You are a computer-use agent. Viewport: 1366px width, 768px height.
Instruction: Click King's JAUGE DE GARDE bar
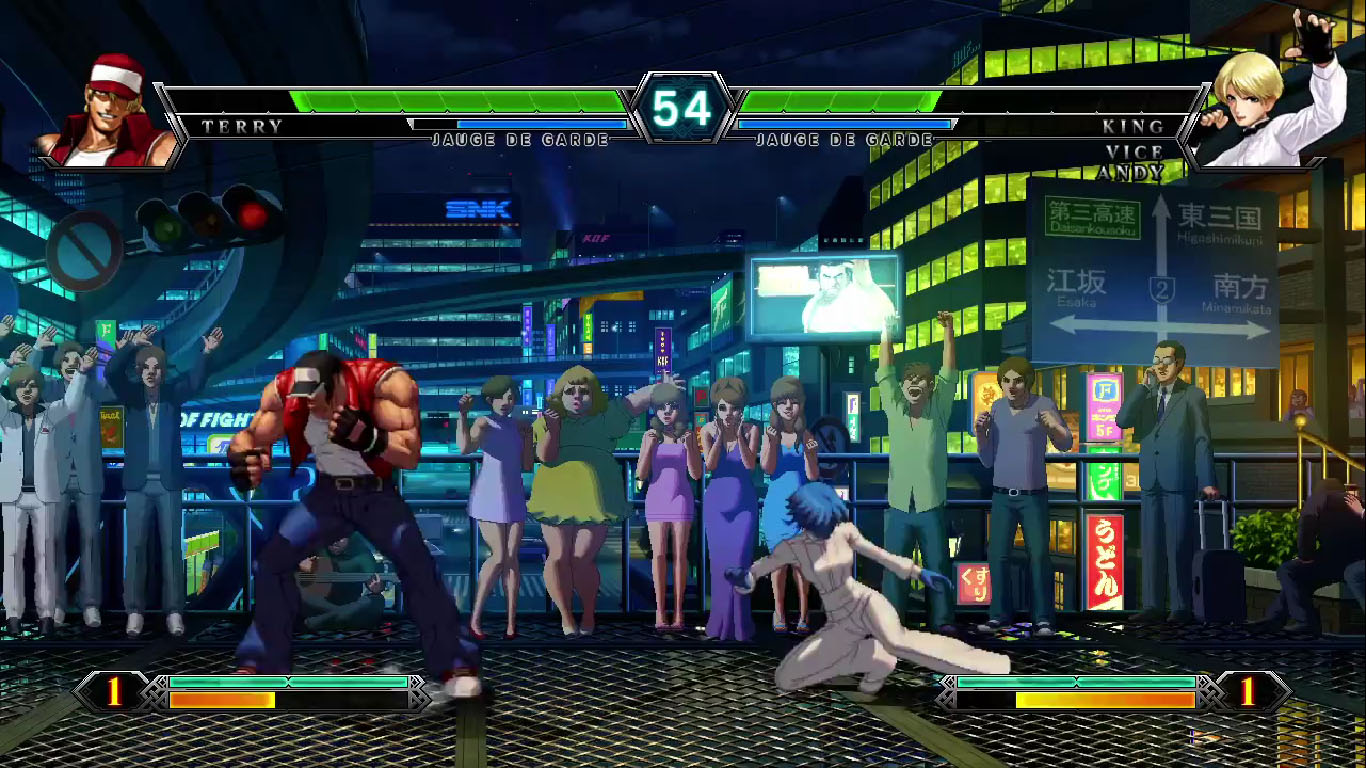tap(845, 140)
